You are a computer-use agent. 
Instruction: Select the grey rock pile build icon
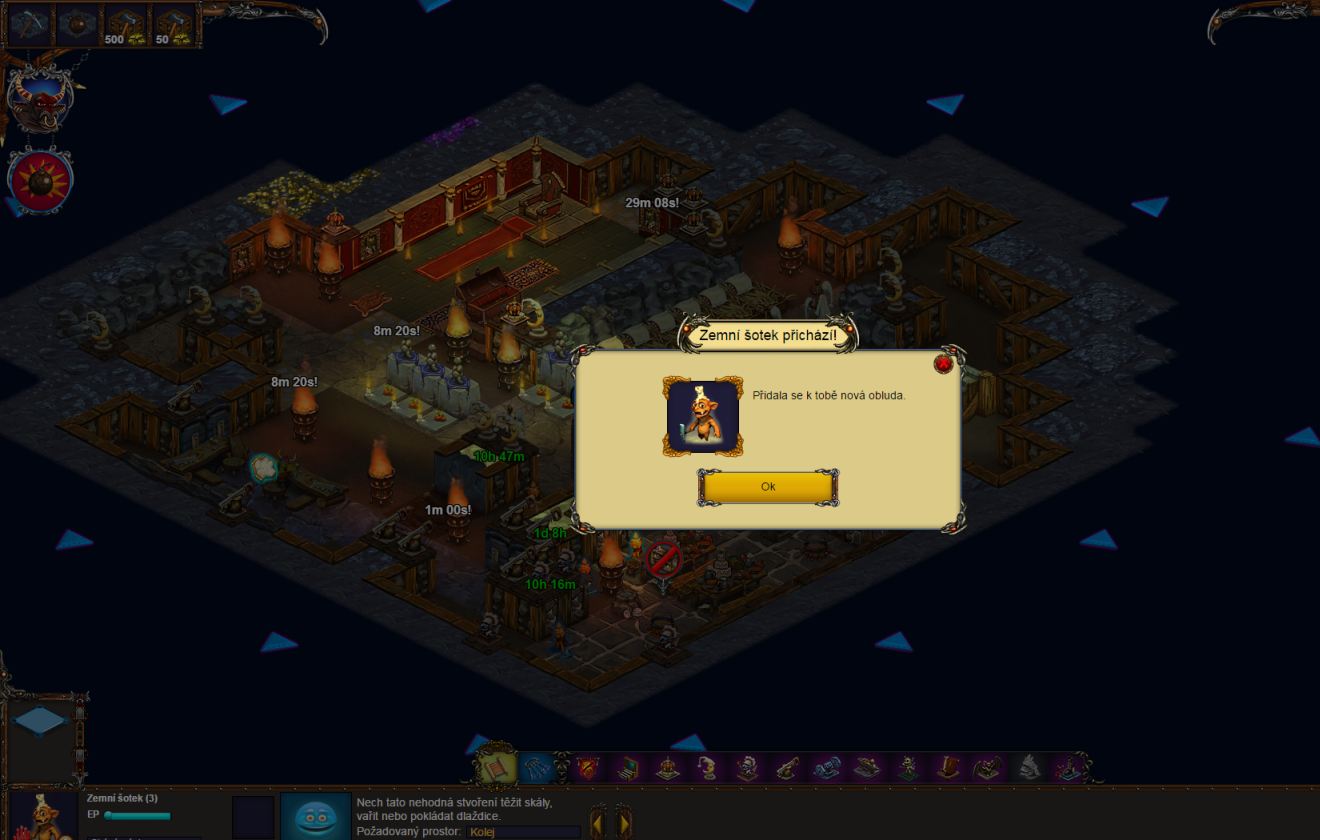(1028, 768)
